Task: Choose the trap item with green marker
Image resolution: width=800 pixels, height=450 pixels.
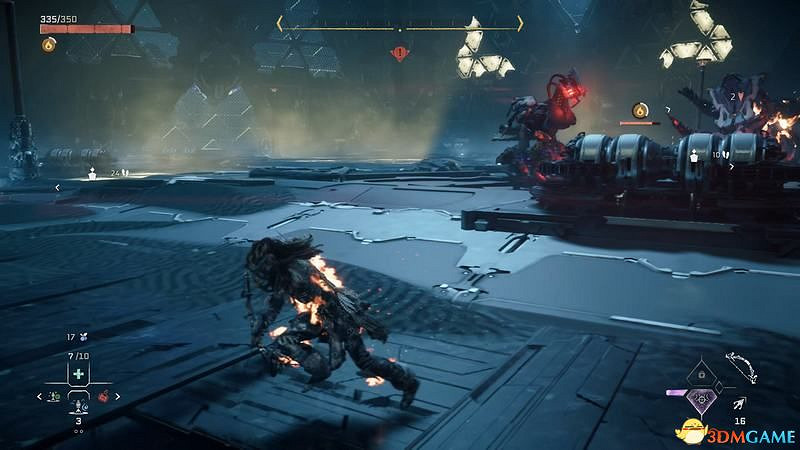Action: [54, 397]
